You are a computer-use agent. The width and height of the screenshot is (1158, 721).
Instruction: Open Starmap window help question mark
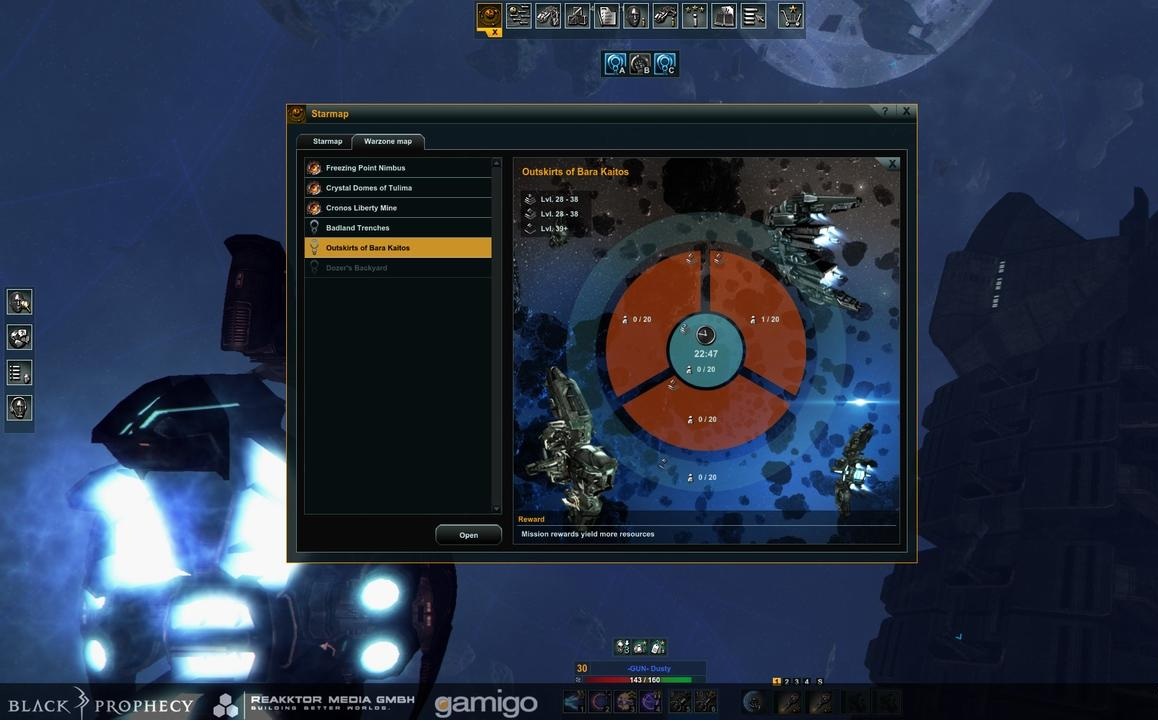(885, 112)
